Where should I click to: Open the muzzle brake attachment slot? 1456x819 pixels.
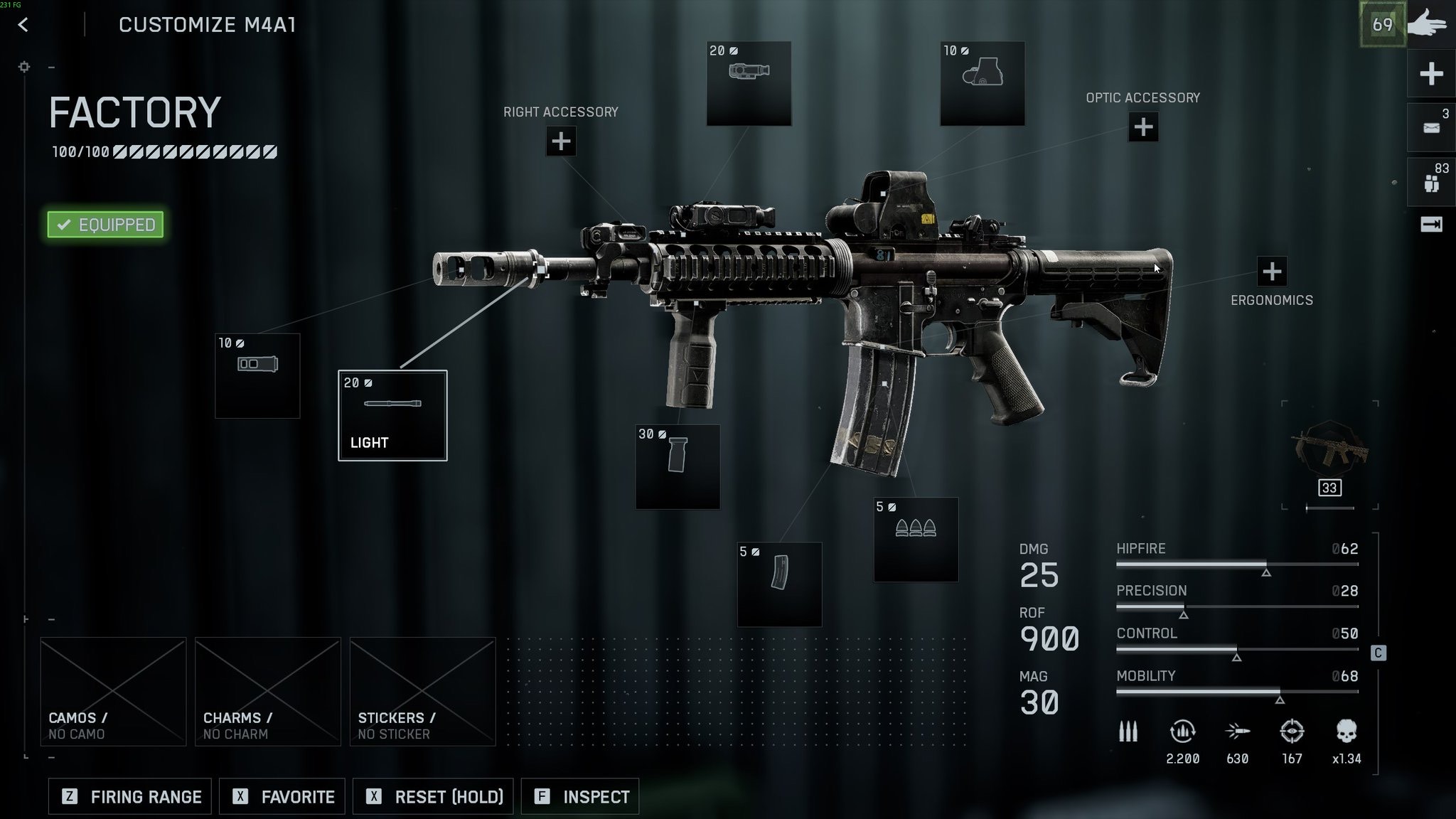[x=257, y=375]
